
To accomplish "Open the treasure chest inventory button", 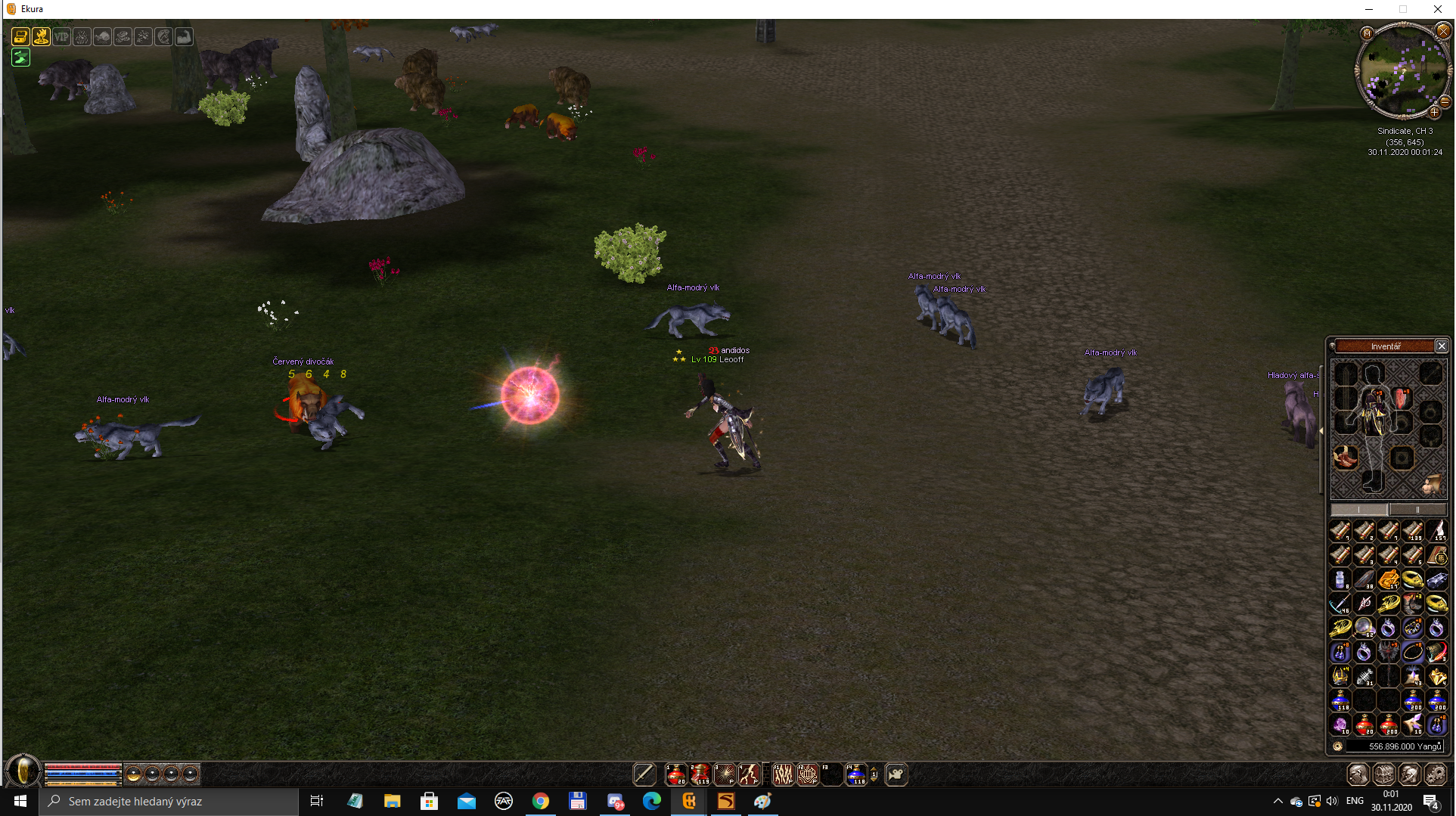I will click(x=1383, y=774).
